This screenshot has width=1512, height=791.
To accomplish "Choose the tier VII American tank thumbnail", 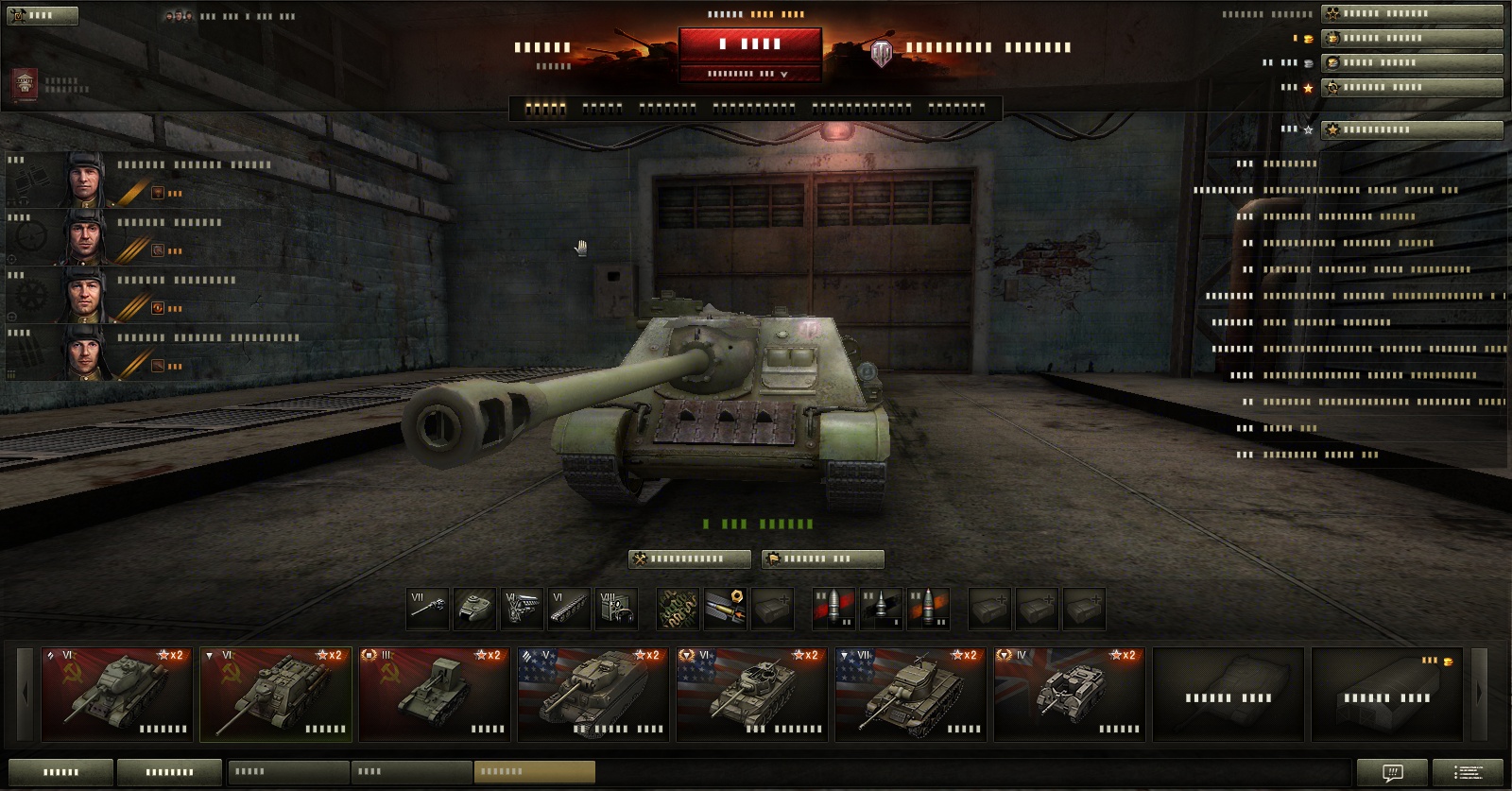I will [910, 693].
